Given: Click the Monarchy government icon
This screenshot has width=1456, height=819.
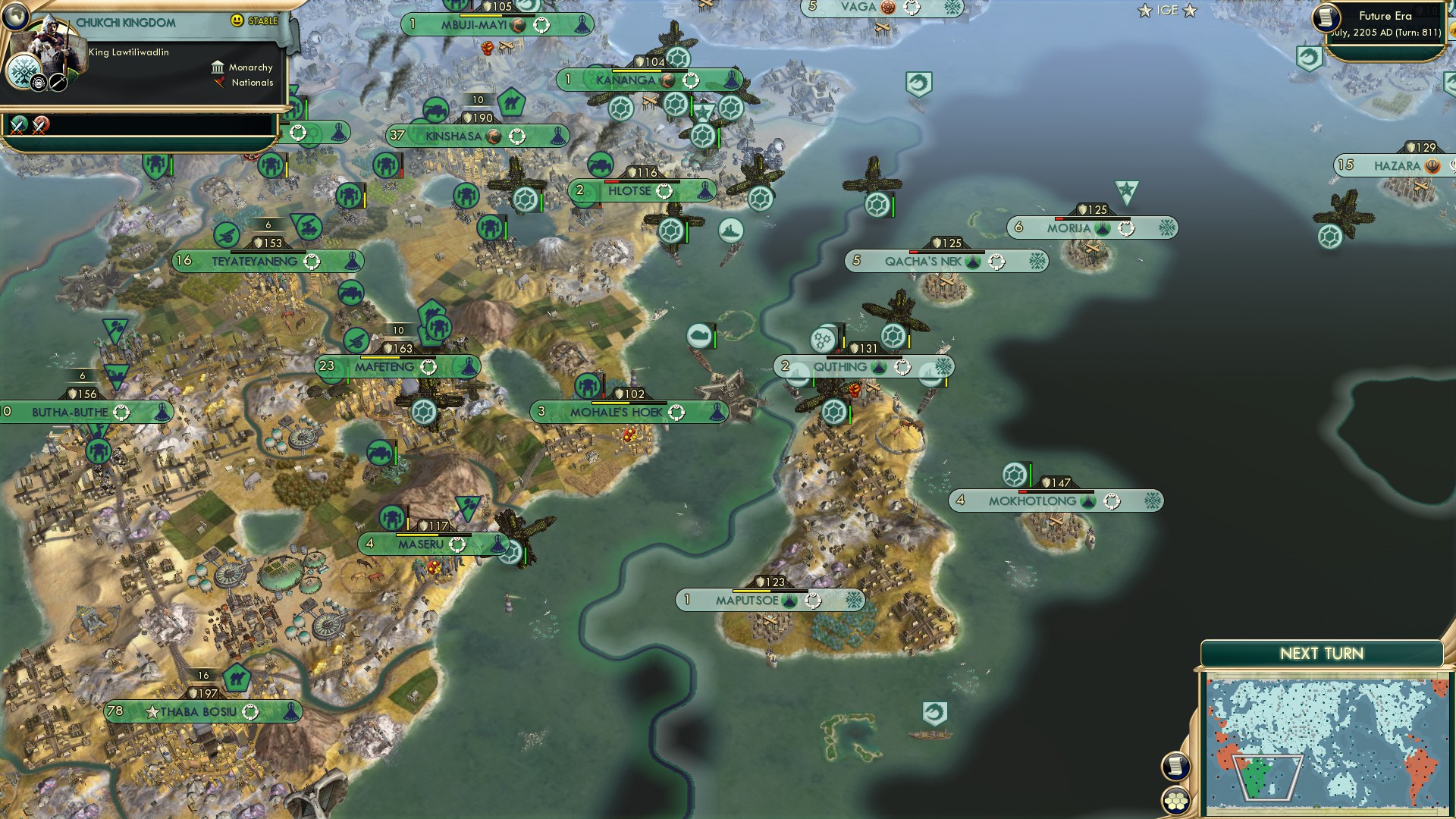Looking at the screenshot, I should tap(218, 67).
